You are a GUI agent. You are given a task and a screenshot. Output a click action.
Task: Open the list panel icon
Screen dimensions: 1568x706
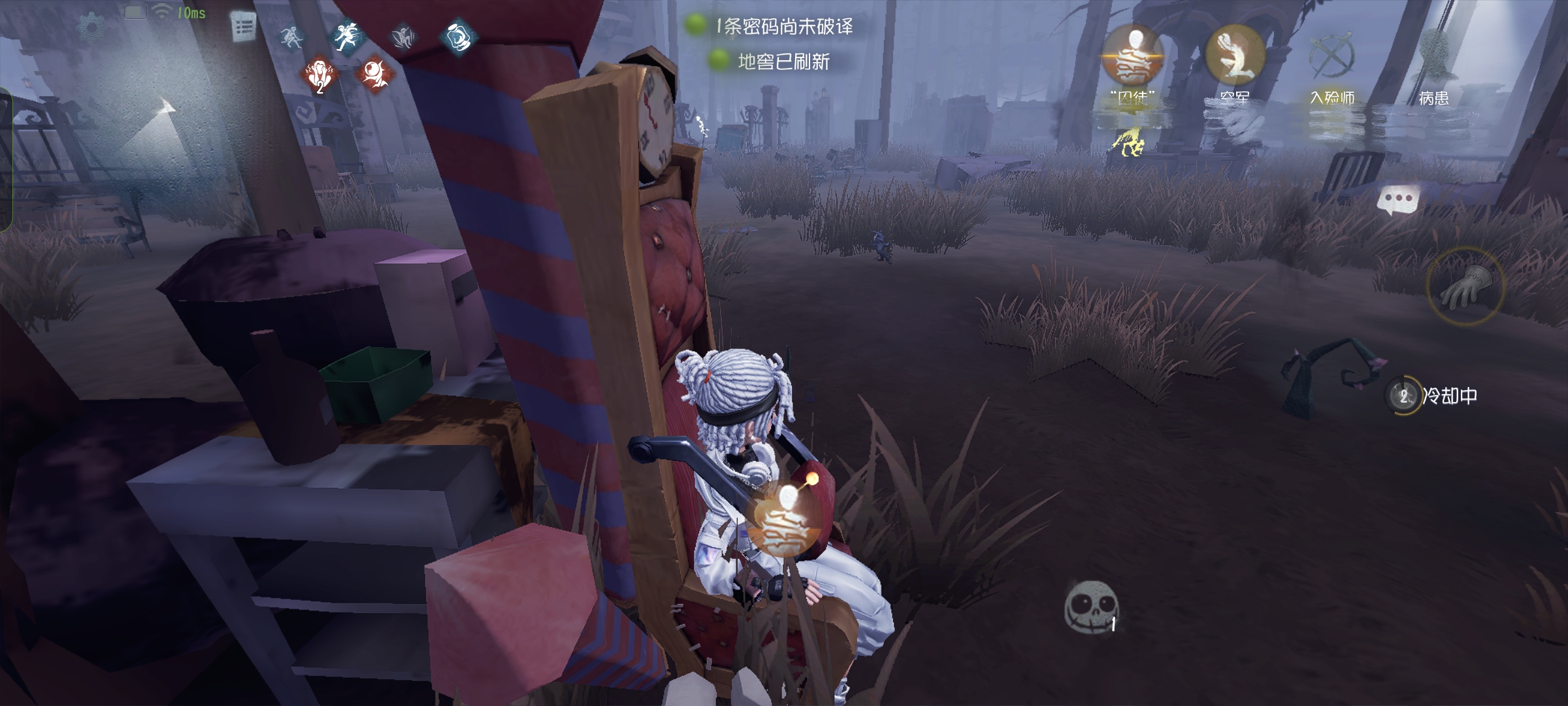[x=244, y=27]
